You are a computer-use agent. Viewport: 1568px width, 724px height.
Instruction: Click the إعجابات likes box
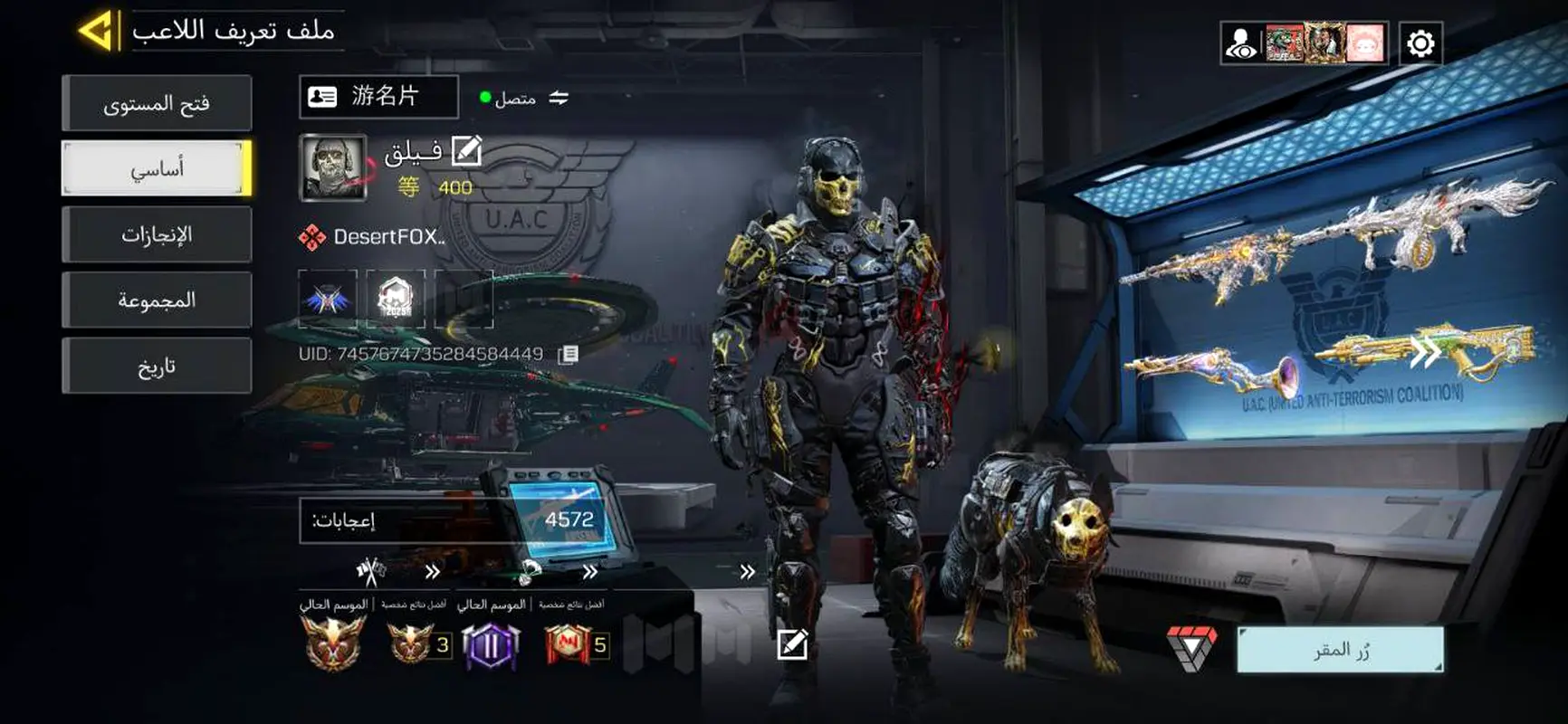453,519
